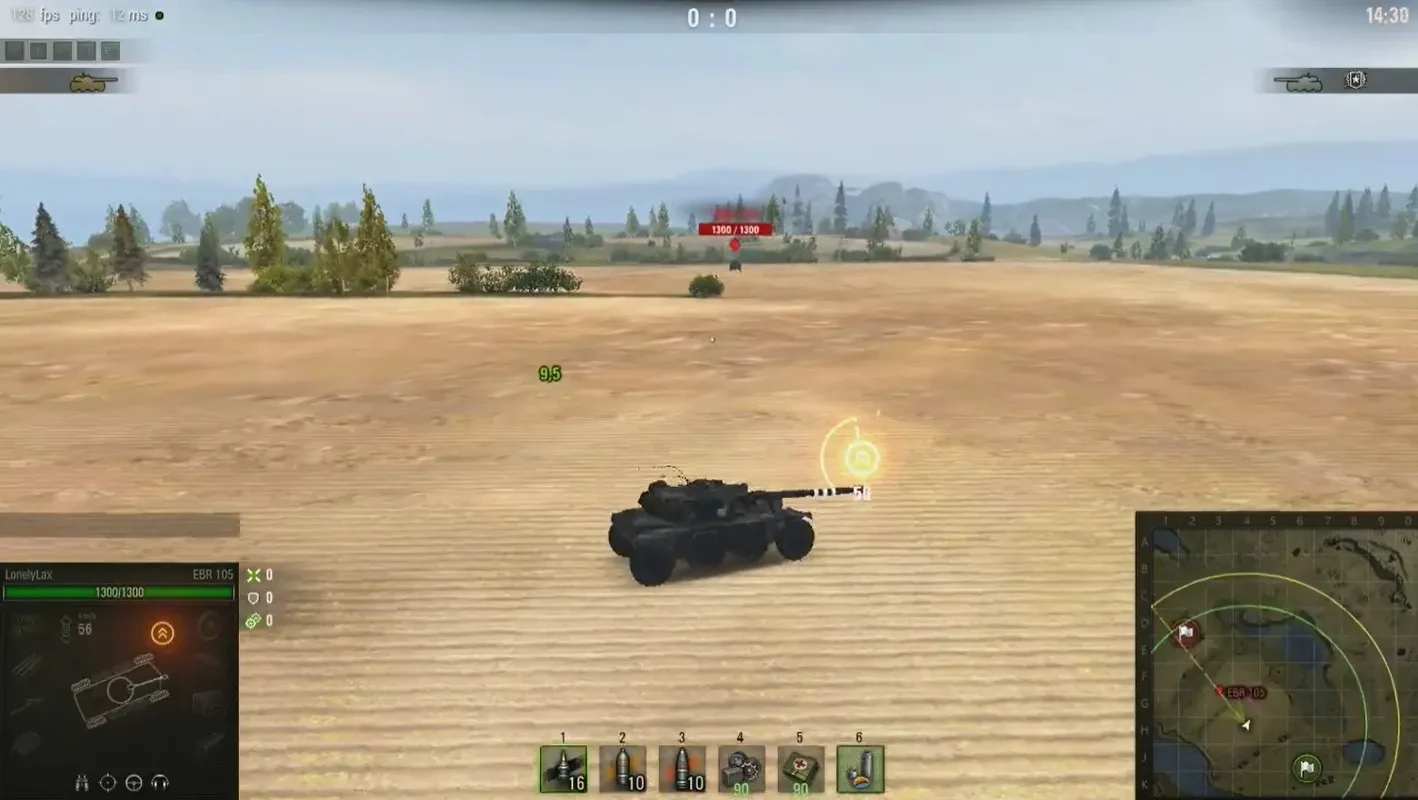Click the flag capture icon beside the enemy roster
Image resolution: width=1418 pixels, height=800 pixels.
click(x=1358, y=79)
